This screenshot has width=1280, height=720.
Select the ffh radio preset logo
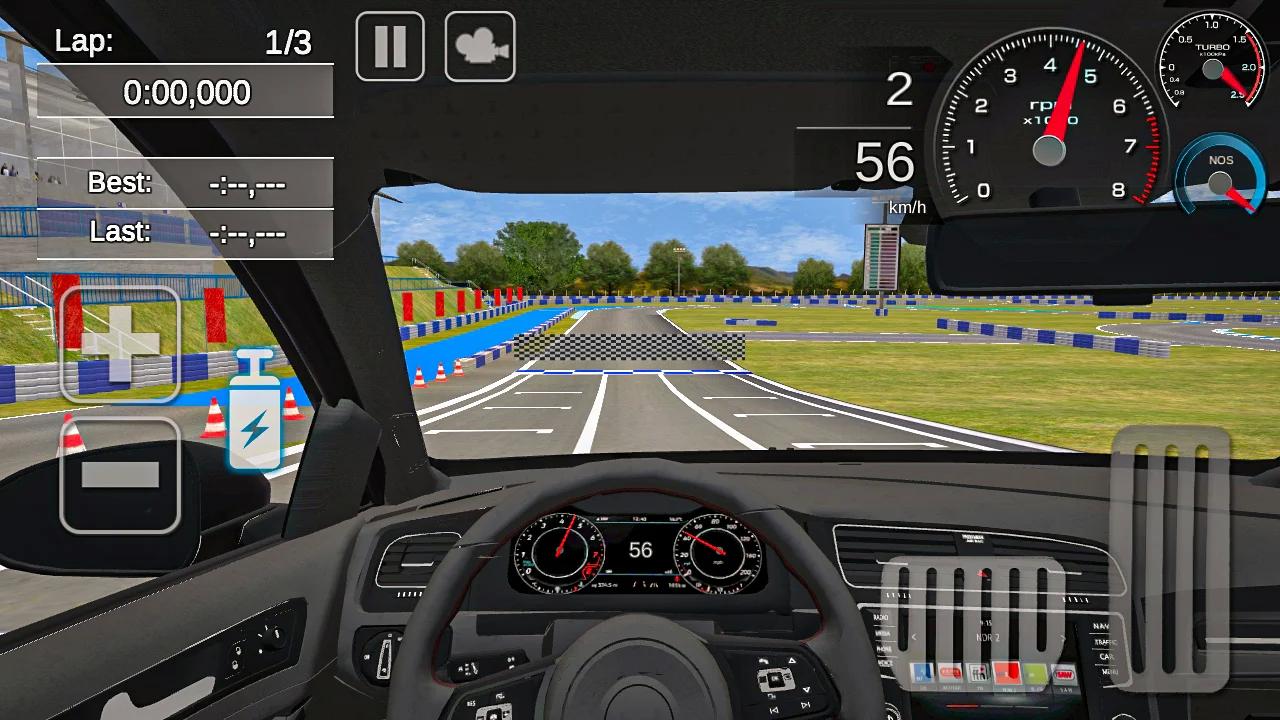(x=978, y=673)
